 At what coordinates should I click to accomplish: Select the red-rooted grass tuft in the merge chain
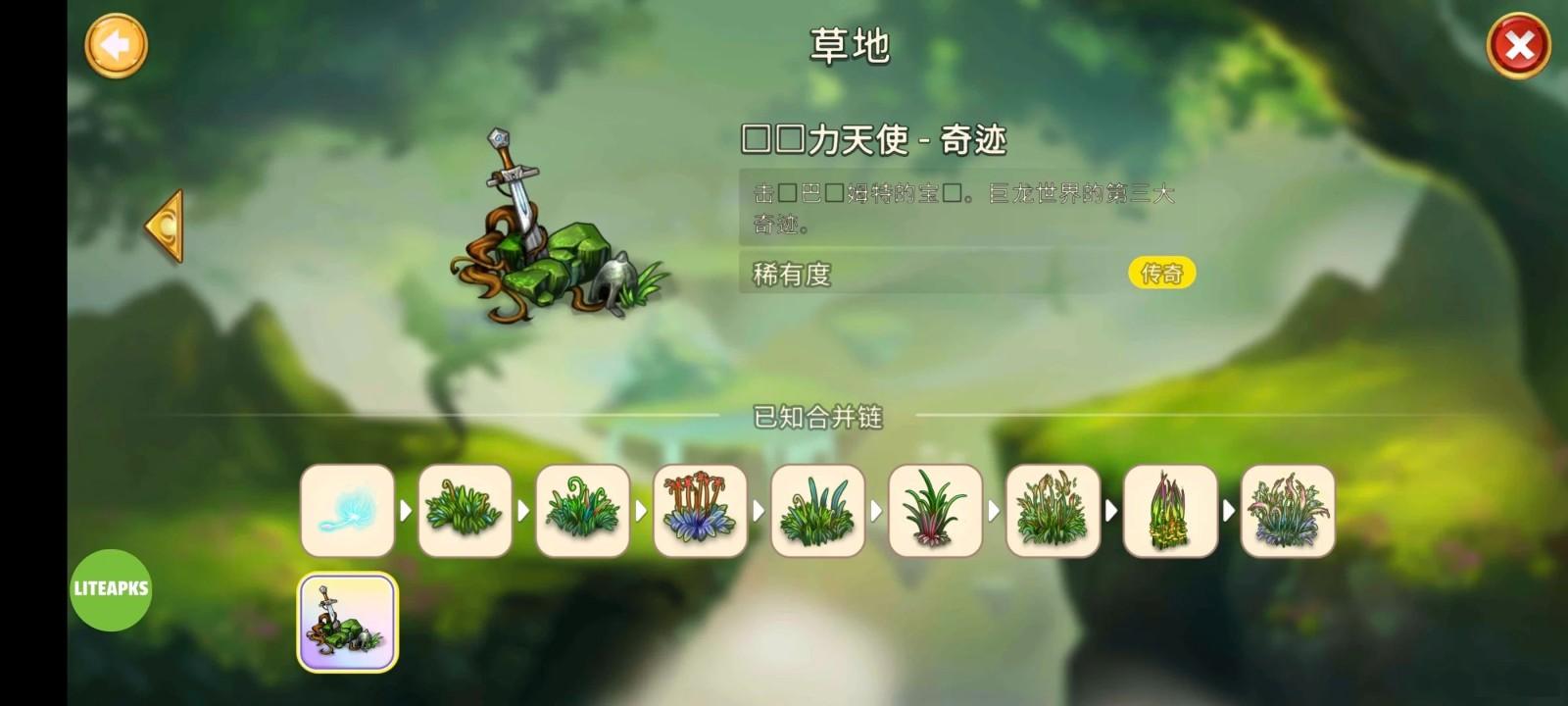tap(935, 512)
